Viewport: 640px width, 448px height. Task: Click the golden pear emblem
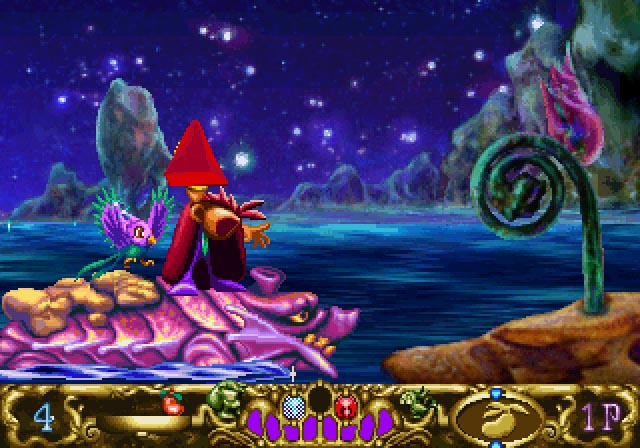(494, 416)
